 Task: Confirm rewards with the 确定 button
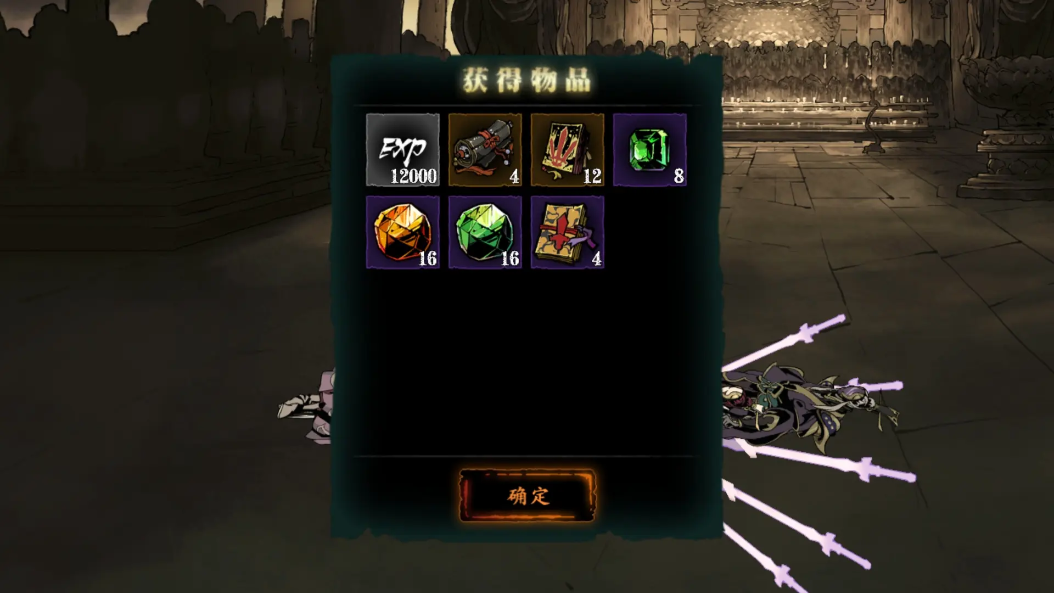click(527, 496)
